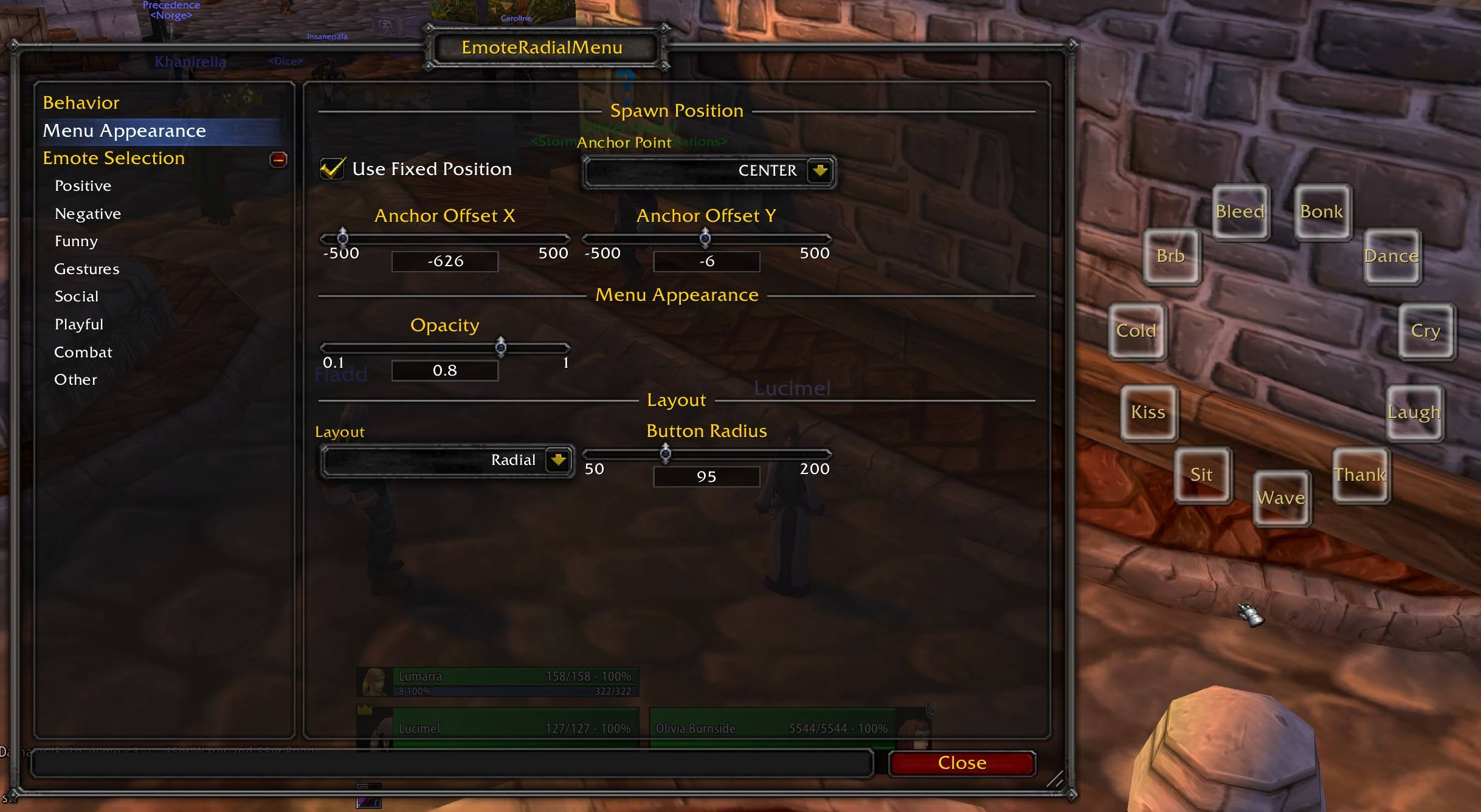Use the Wave emote button
1481x812 pixels.
[x=1281, y=498]
